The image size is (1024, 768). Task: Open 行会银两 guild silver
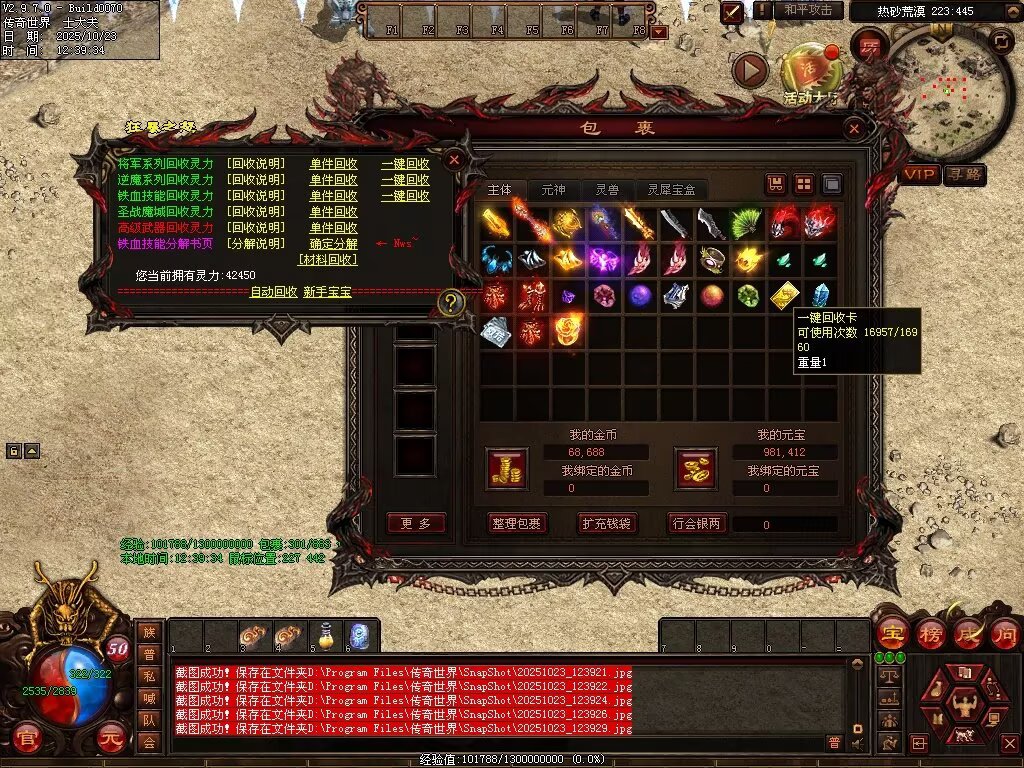[697, 523]
